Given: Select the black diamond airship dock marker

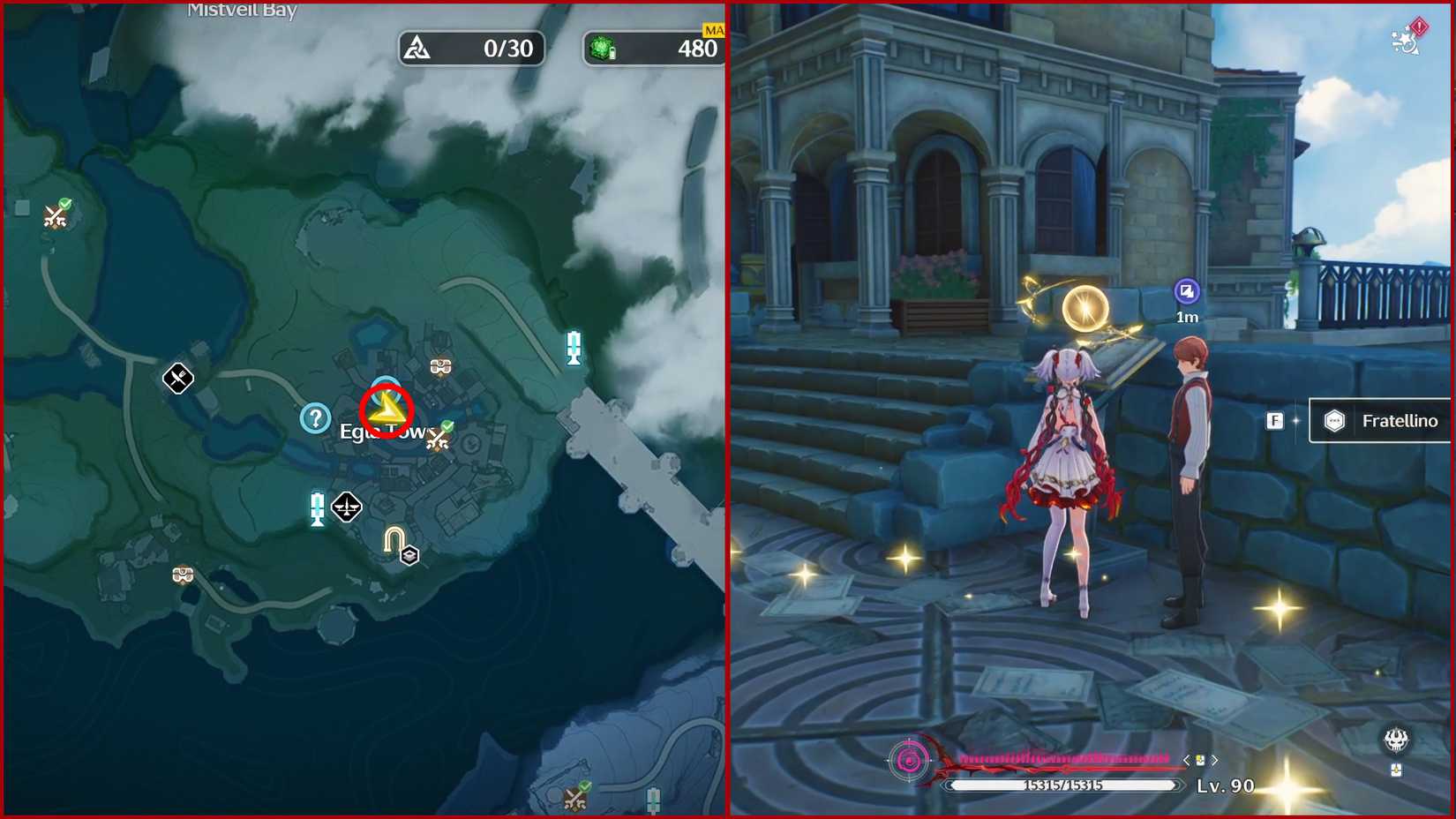Looking at the screenshot, I should 347,507.
